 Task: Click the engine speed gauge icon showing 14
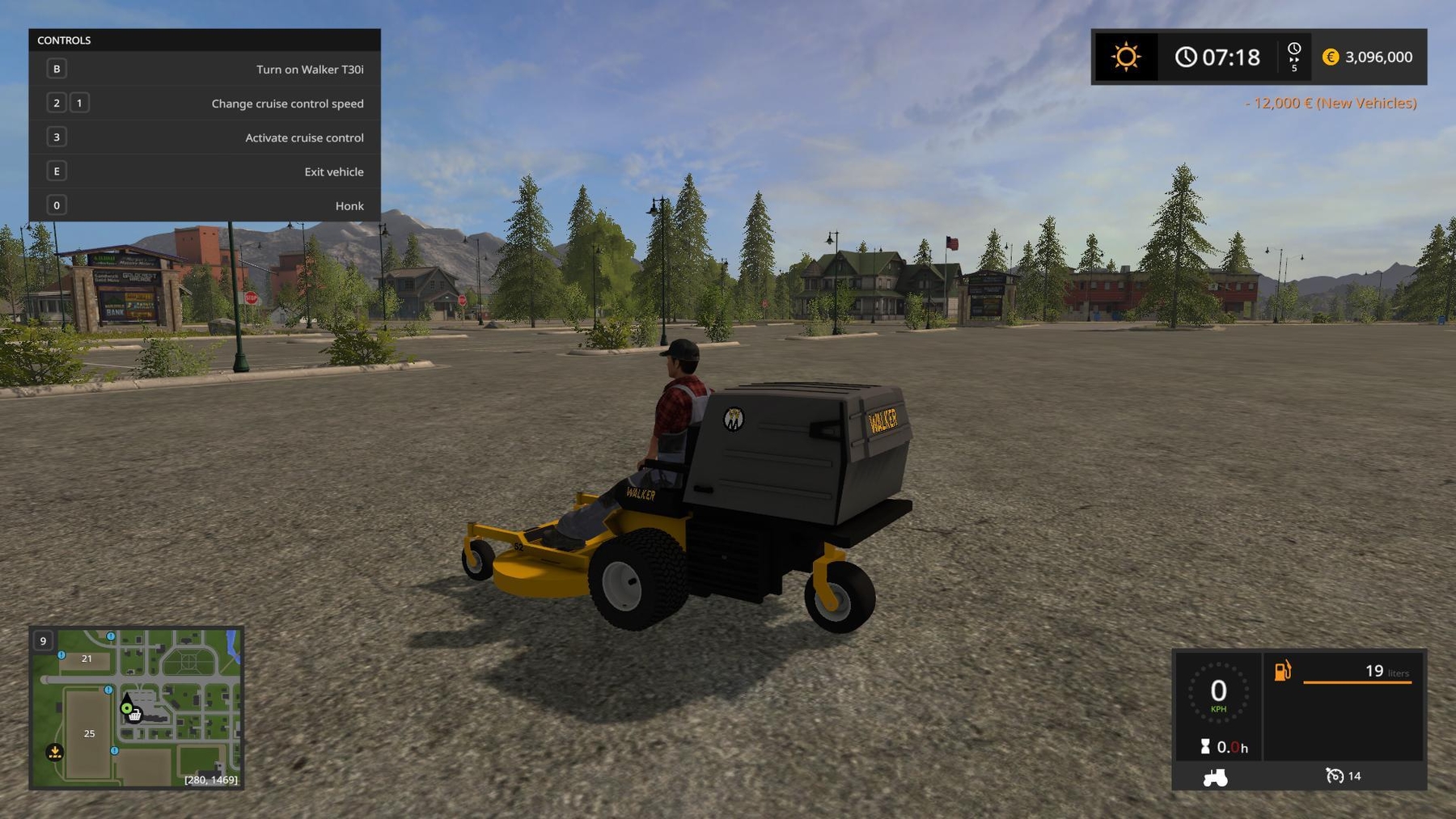[1335, 776]
